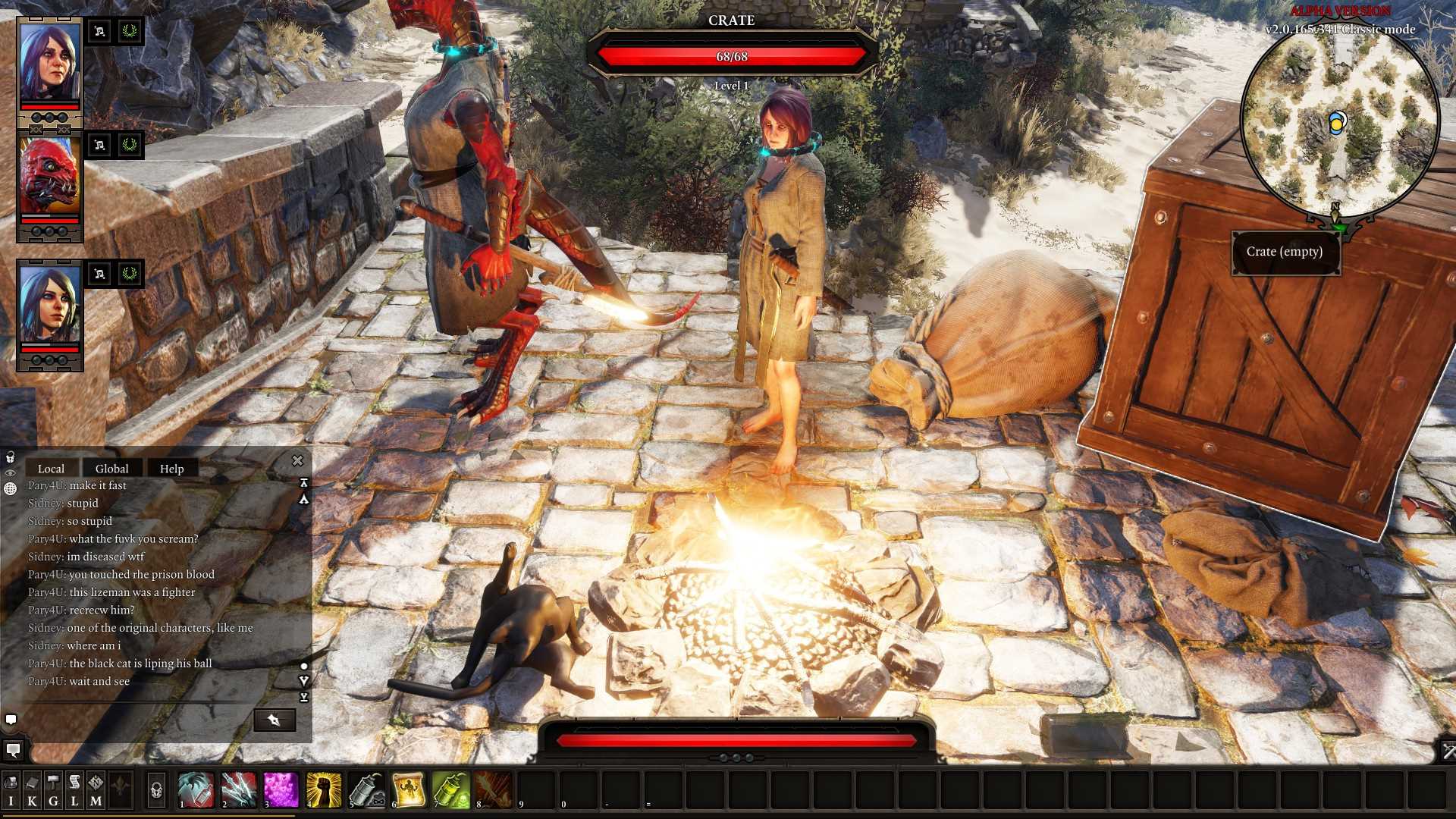Click the quill icon to write a chat message
The width and height of the screenshot is (1456, 819).
coord(275,720)
